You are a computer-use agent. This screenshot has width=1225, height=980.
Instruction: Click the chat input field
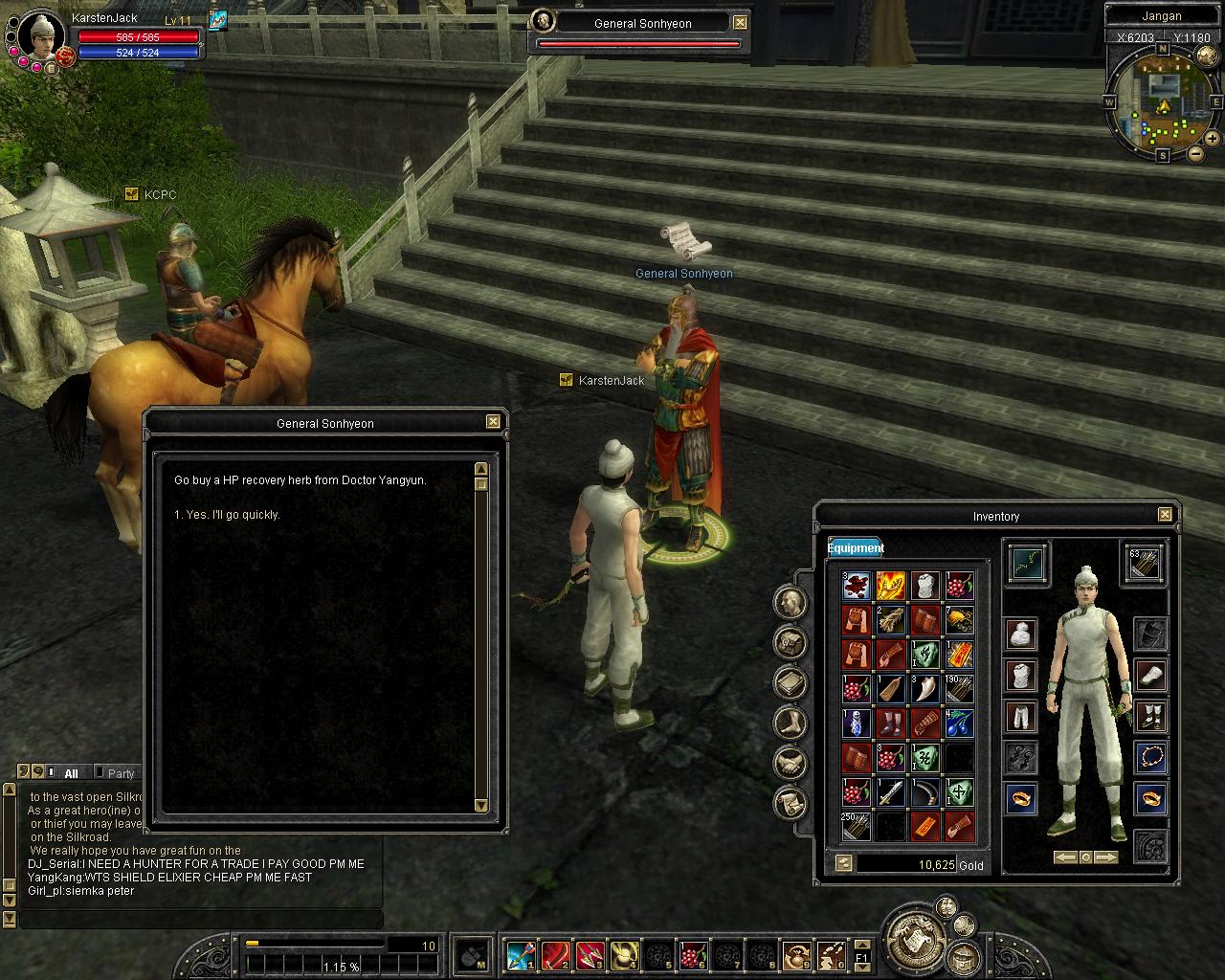click(201, 920)
